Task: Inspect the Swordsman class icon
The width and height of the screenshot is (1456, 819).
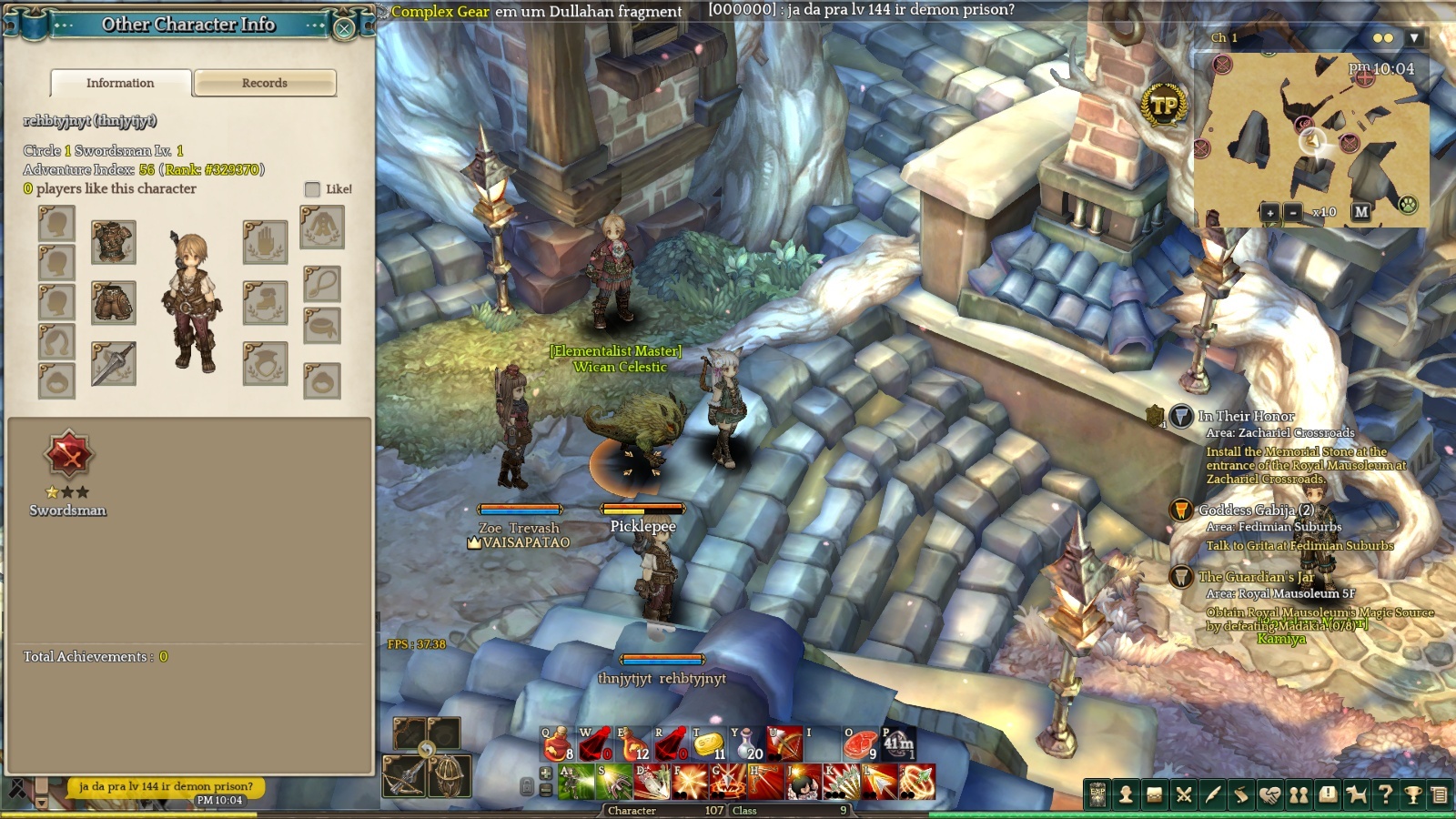Action: coord(68,454)
